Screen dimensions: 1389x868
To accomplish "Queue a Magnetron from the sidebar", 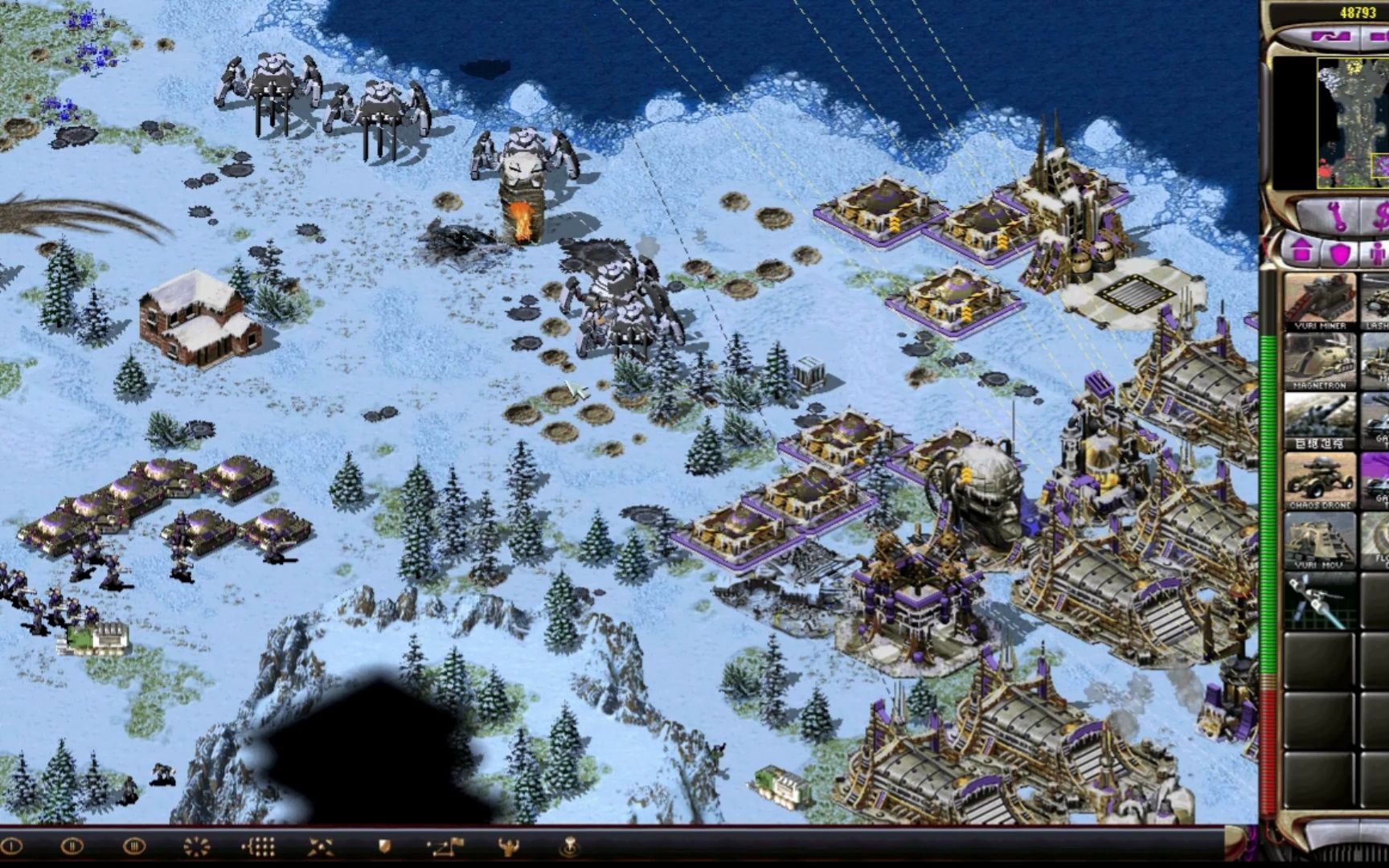I will coord(1319,361).
